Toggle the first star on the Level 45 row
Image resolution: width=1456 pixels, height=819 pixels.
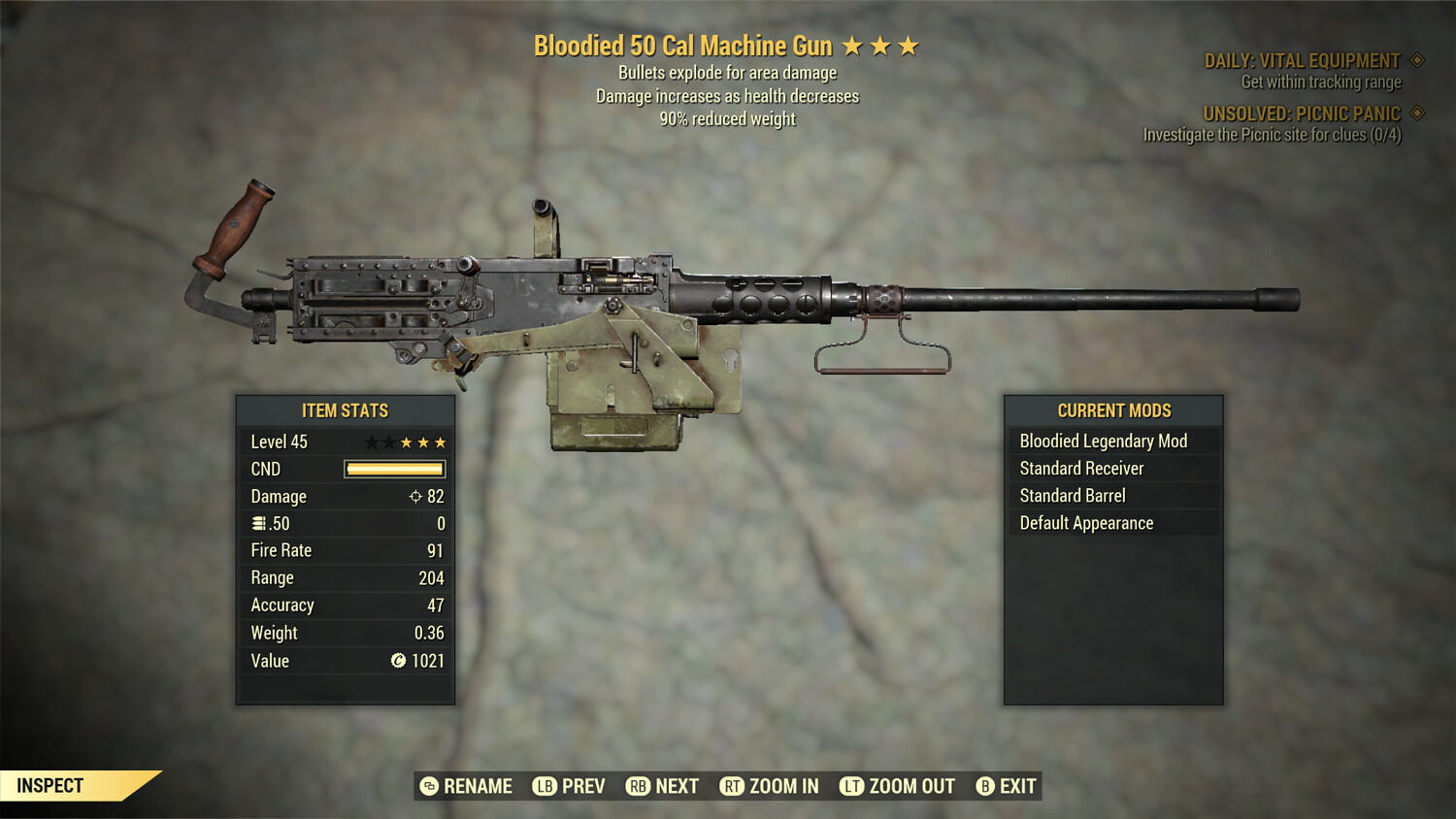click(x=372, y=441)
